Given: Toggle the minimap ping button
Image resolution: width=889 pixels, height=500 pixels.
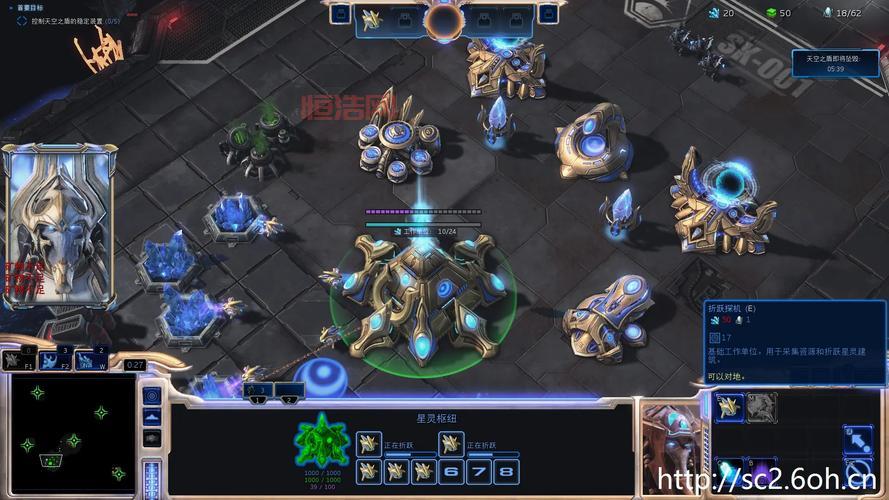Looking at the screenshot, I should pos(152,395).
